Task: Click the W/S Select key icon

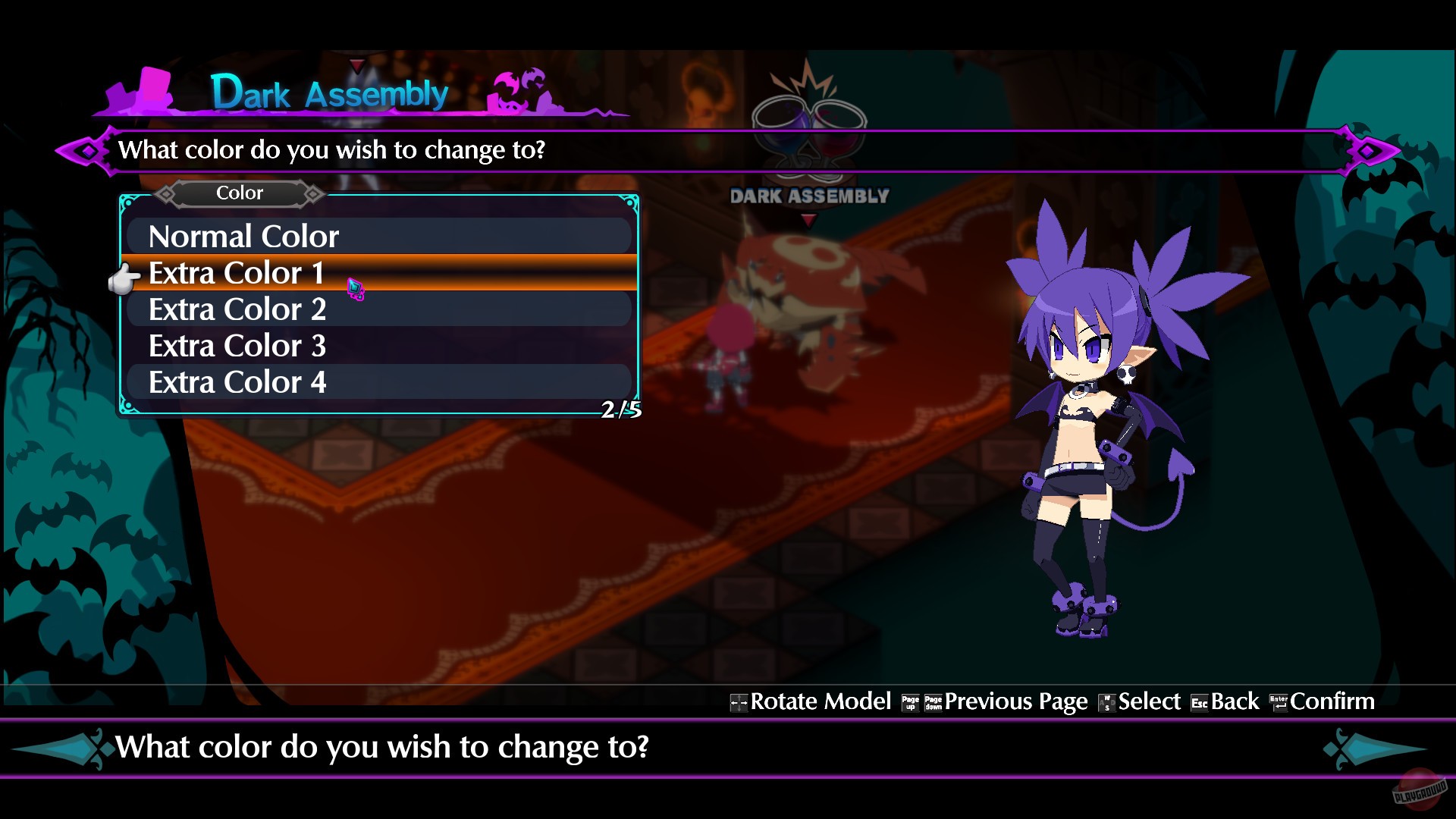Action: pyautogui.click(x=1106, y=702)
